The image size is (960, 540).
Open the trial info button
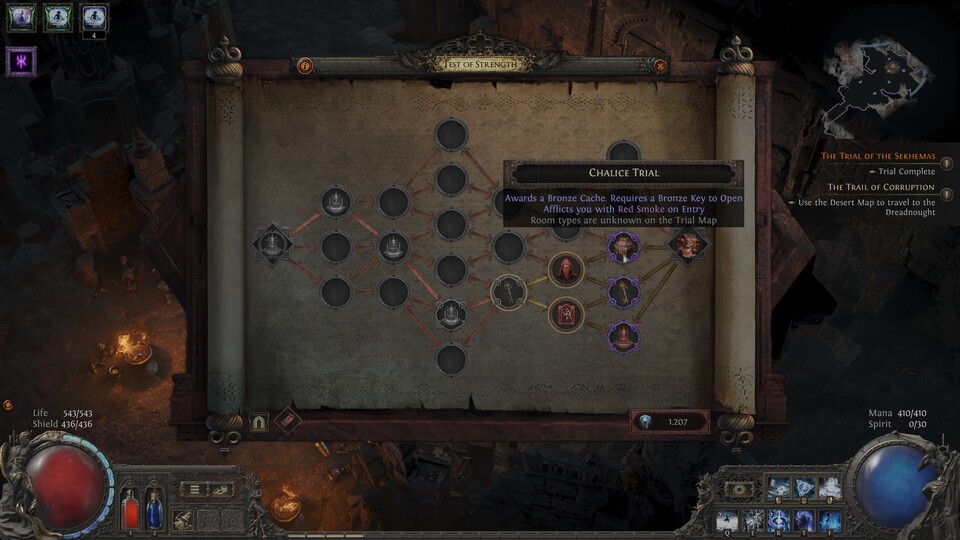coord(305,66)
